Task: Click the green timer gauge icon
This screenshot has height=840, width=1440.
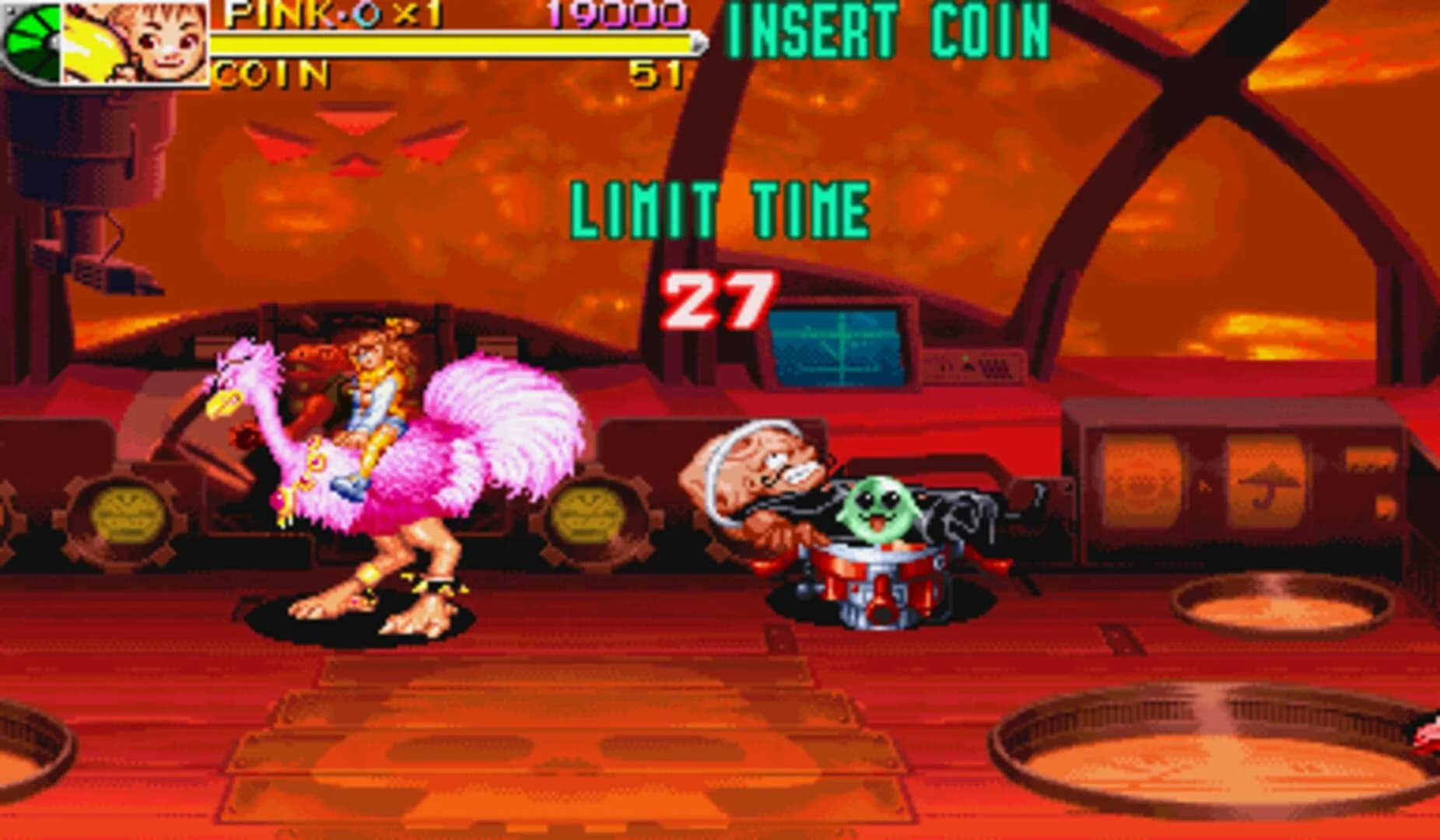Action: point(31,43)
